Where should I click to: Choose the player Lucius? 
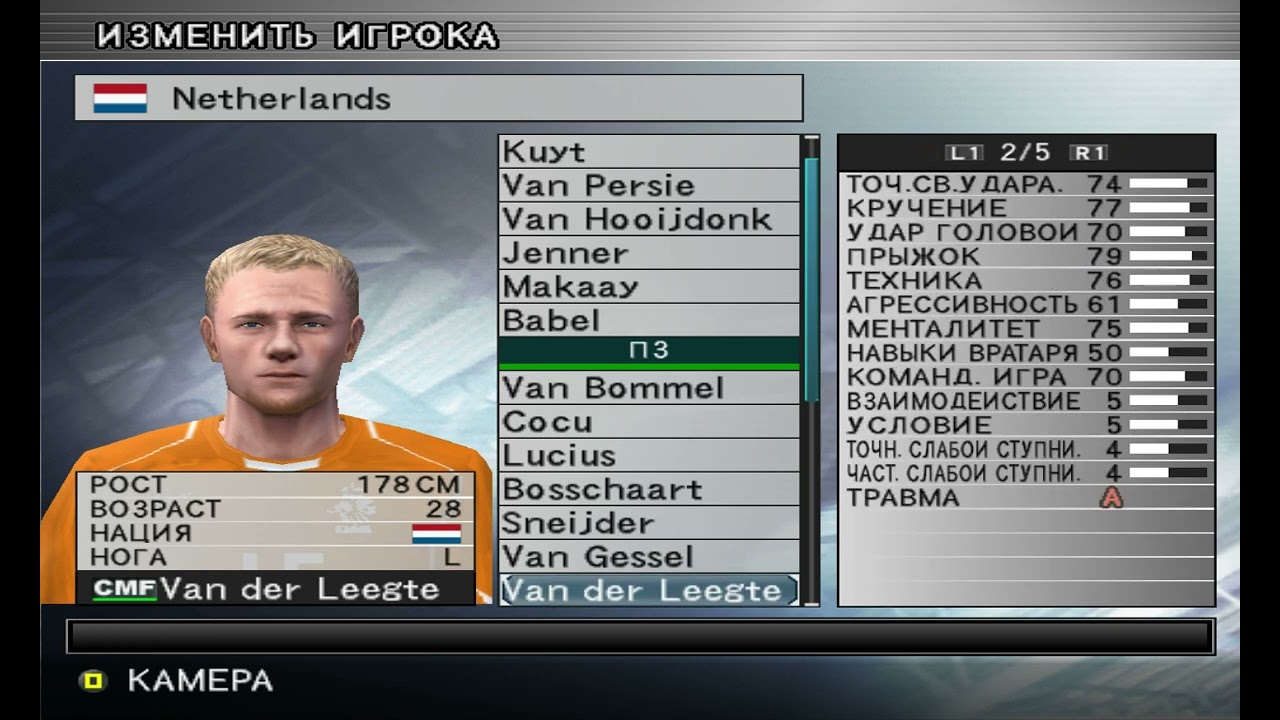(648, 456)
